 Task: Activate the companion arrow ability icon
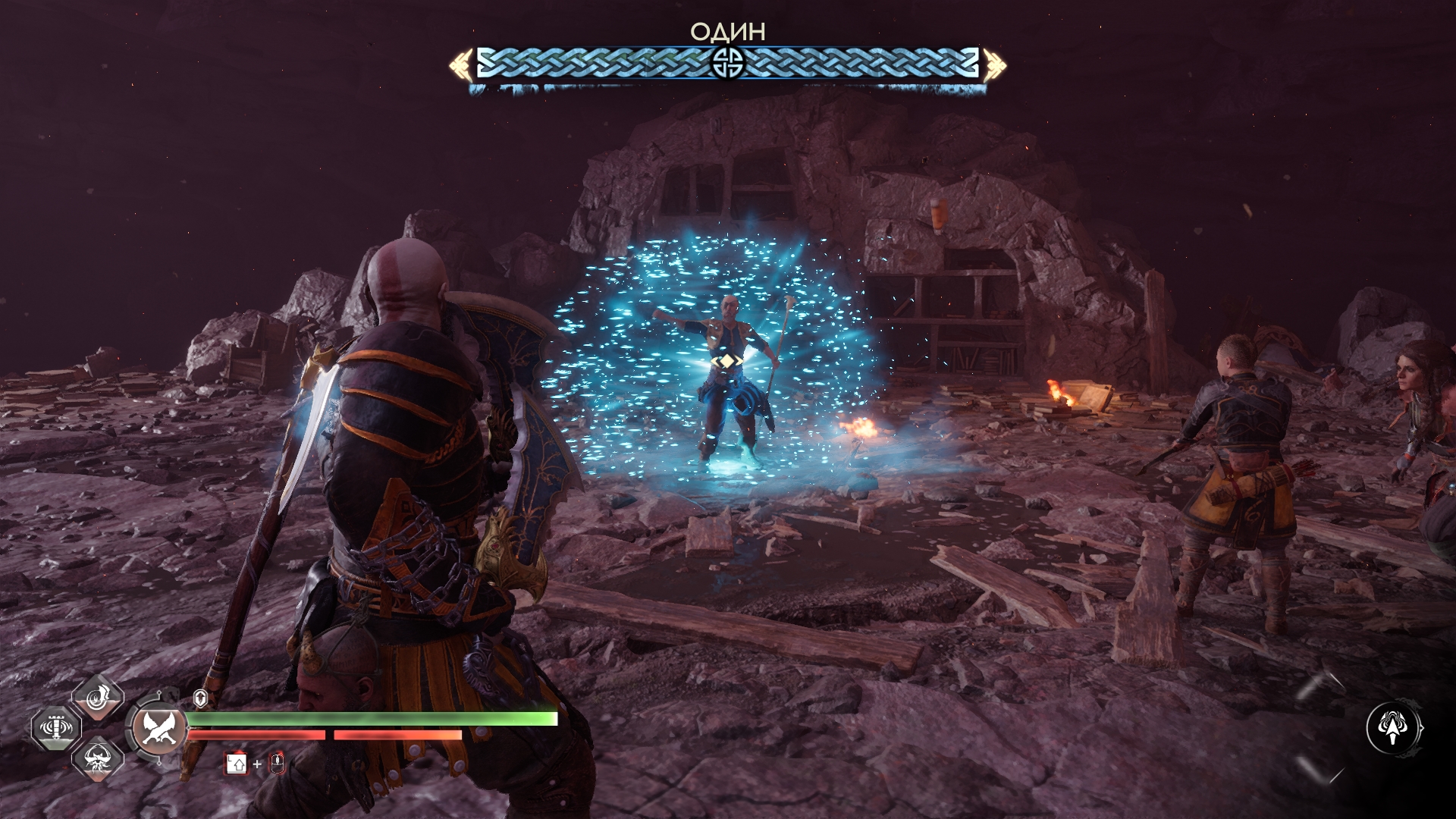[1394, 728]
